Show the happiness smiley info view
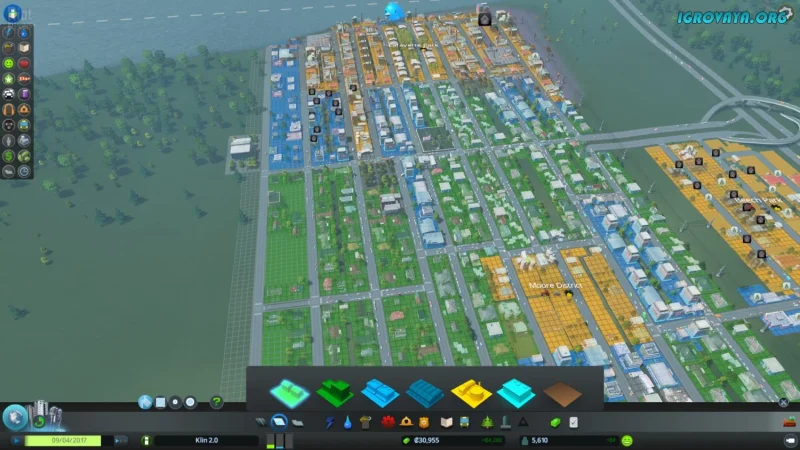This screenshot has width=800, height=450. (627, 440)
